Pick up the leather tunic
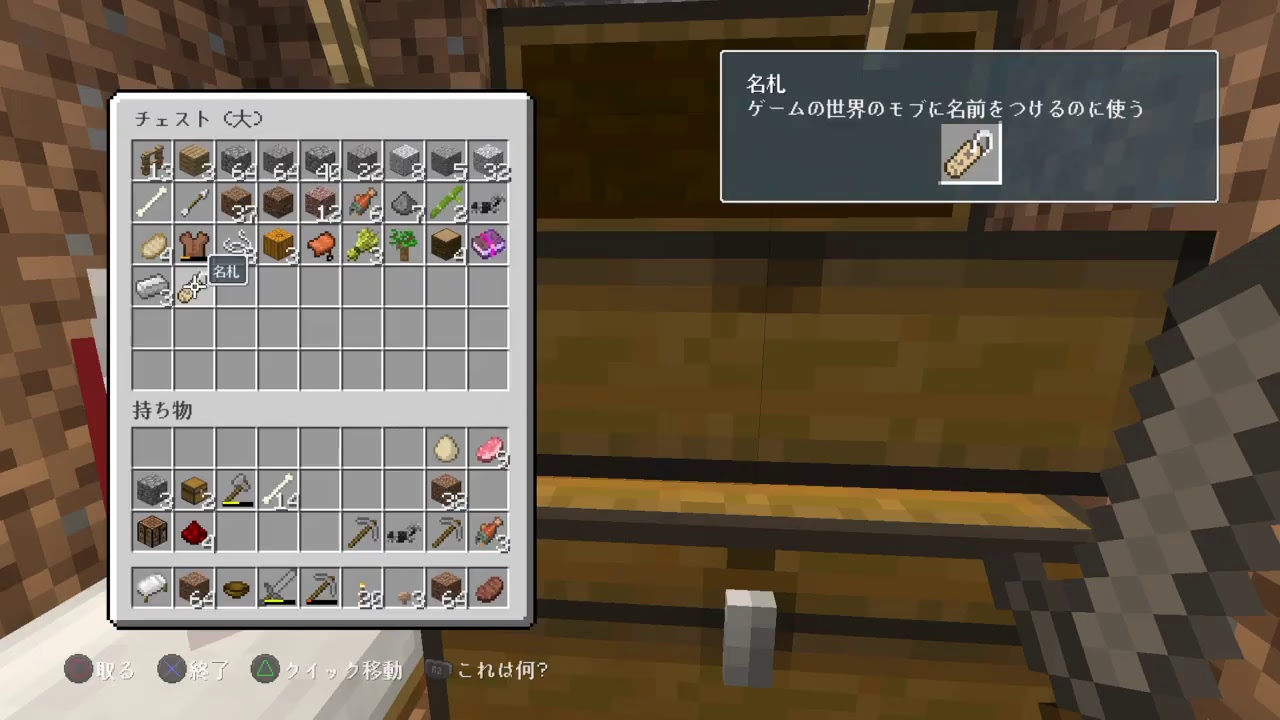 pos(194,245)
